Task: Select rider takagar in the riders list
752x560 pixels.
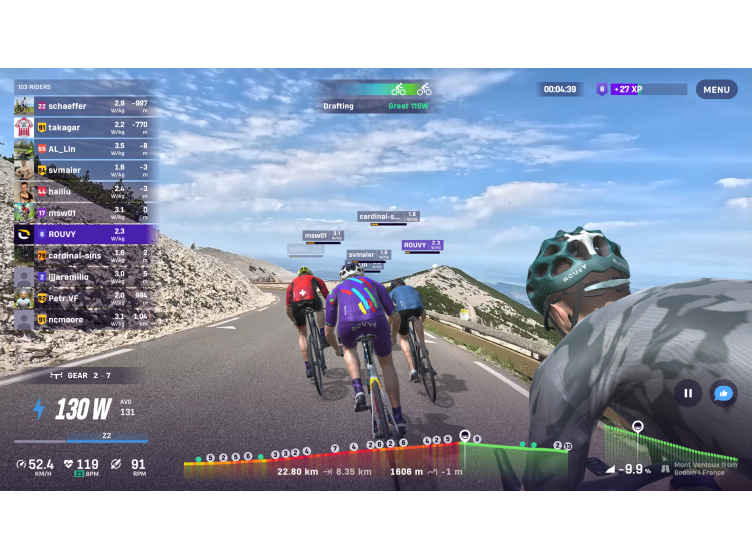Action: (85, 127)
